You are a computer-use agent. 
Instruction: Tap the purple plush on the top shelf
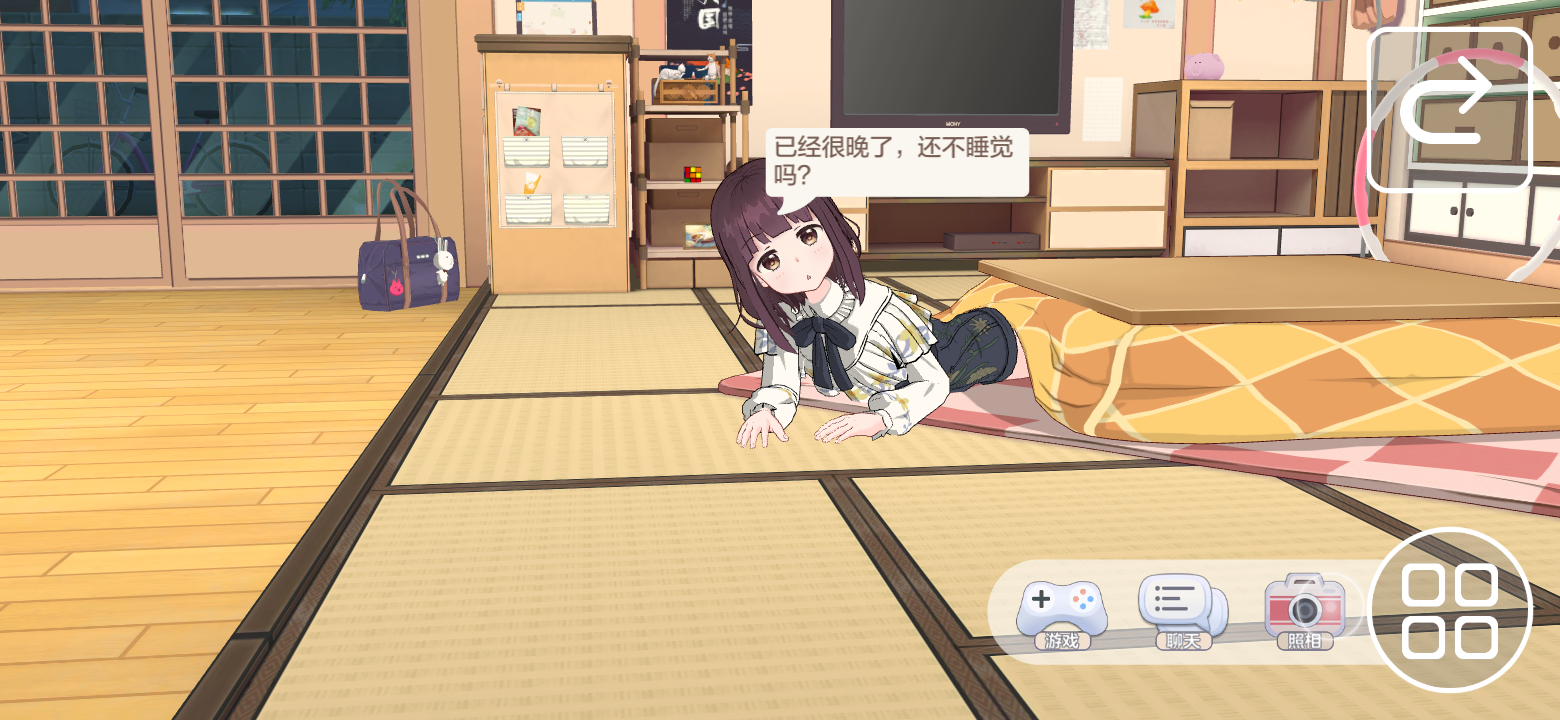(1202, 67)
